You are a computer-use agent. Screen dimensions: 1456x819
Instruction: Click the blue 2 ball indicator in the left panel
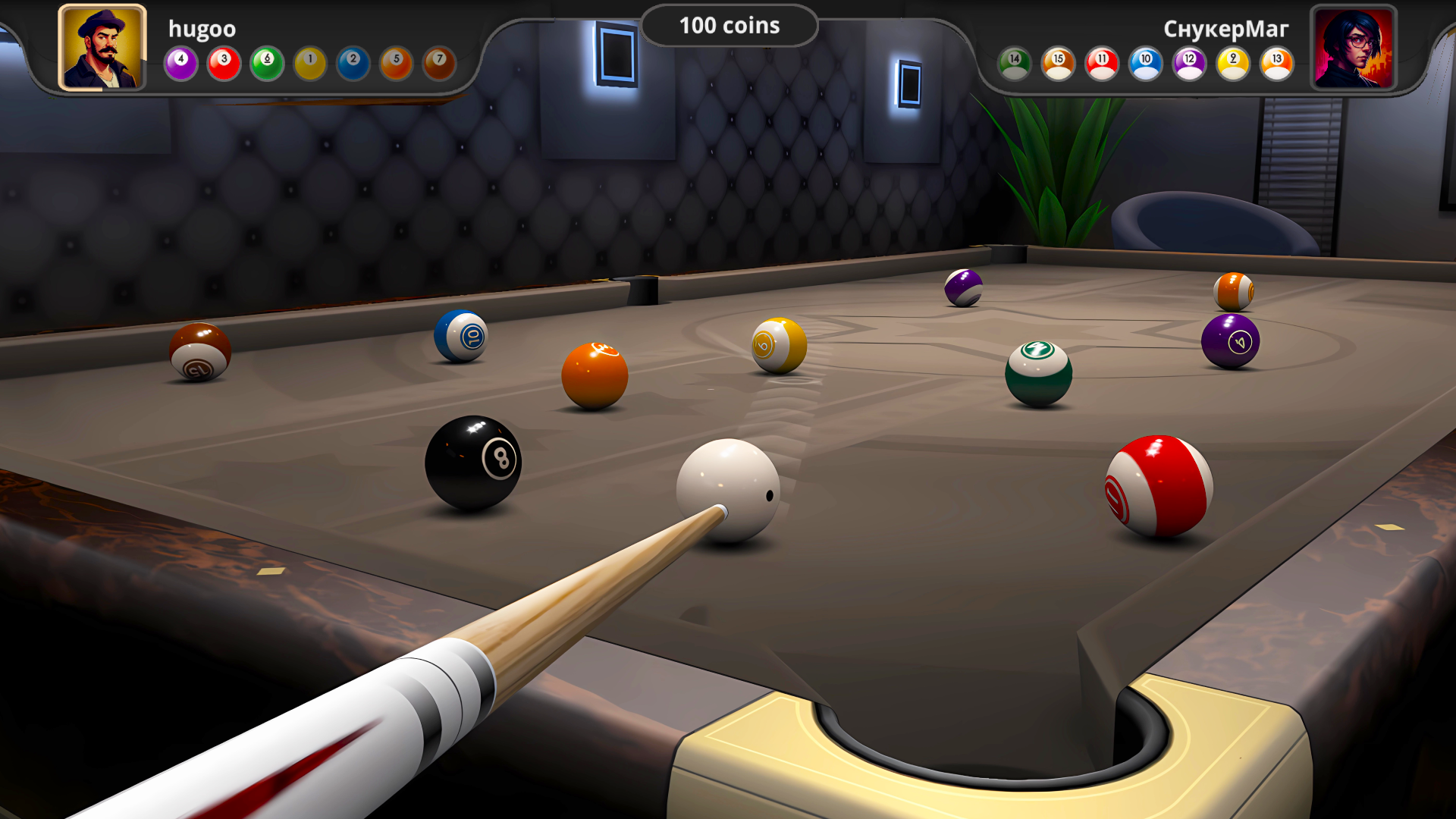353,64
